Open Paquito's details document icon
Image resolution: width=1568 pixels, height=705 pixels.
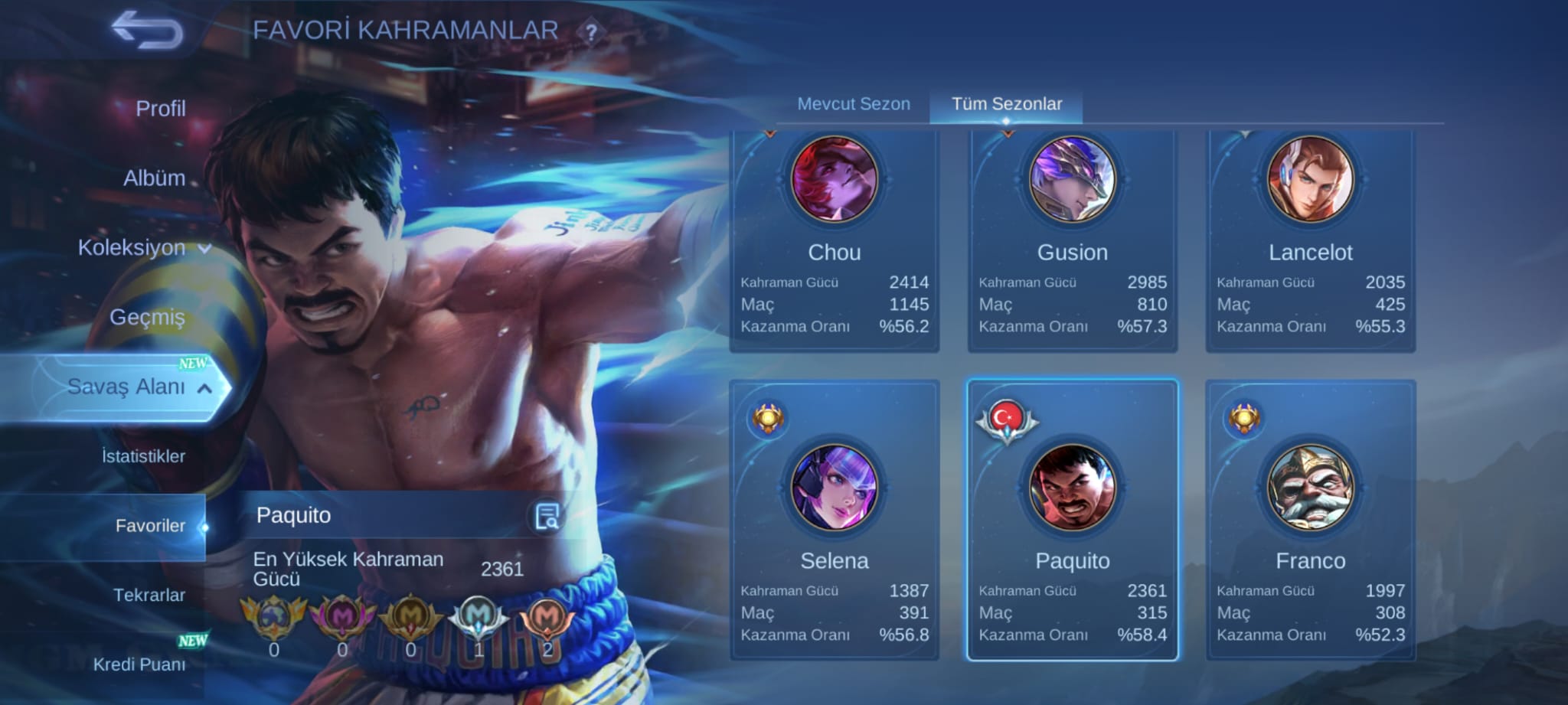(547, 517)
